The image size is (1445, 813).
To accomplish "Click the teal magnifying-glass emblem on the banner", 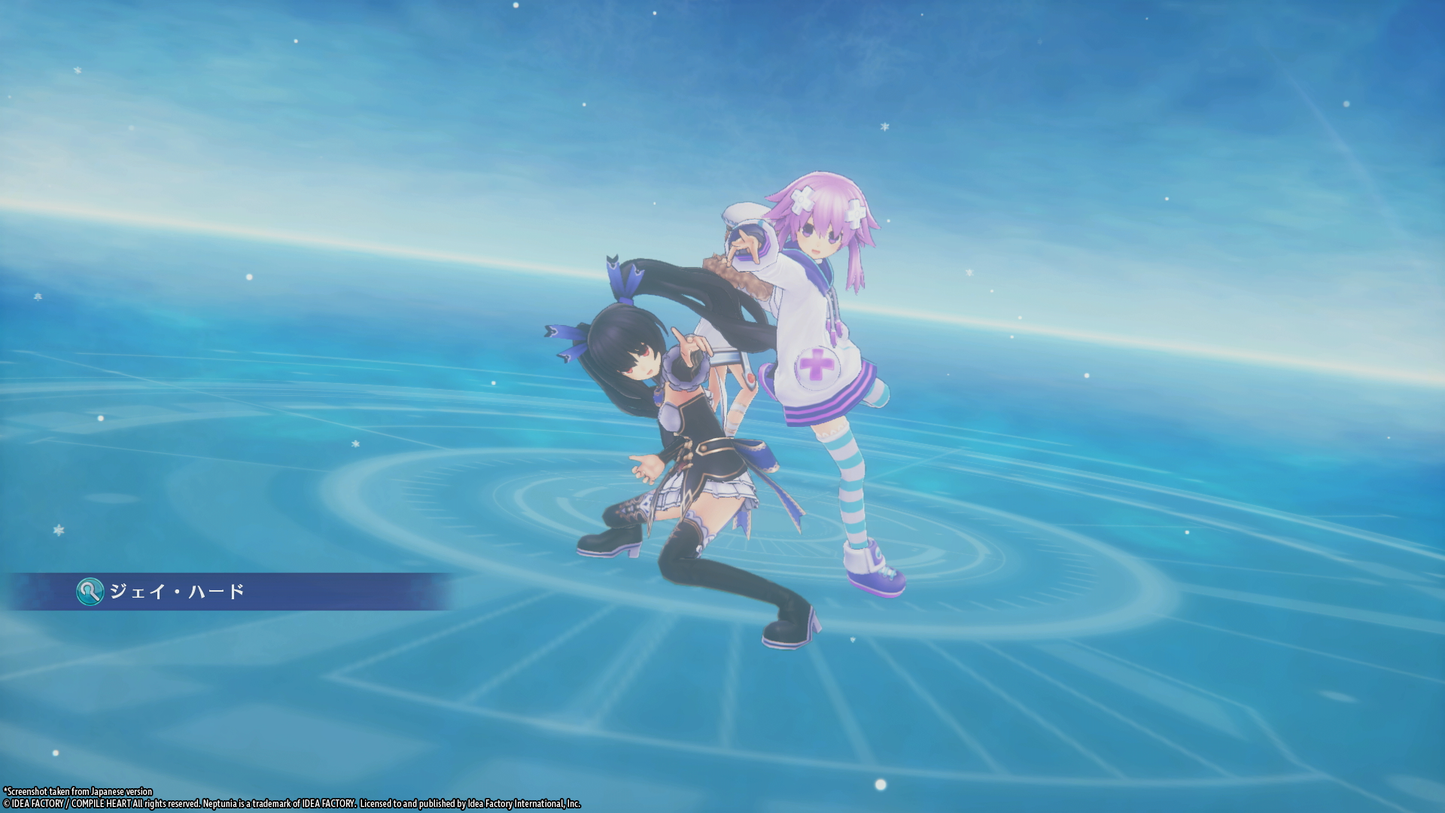I will [x=89, y=592].
